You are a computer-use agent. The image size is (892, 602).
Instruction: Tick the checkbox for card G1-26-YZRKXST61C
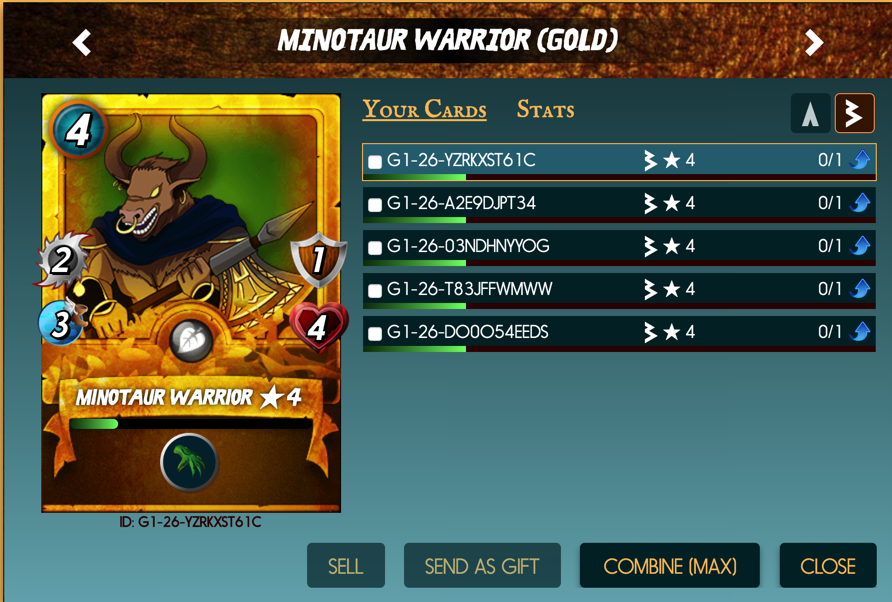point(375,162)
